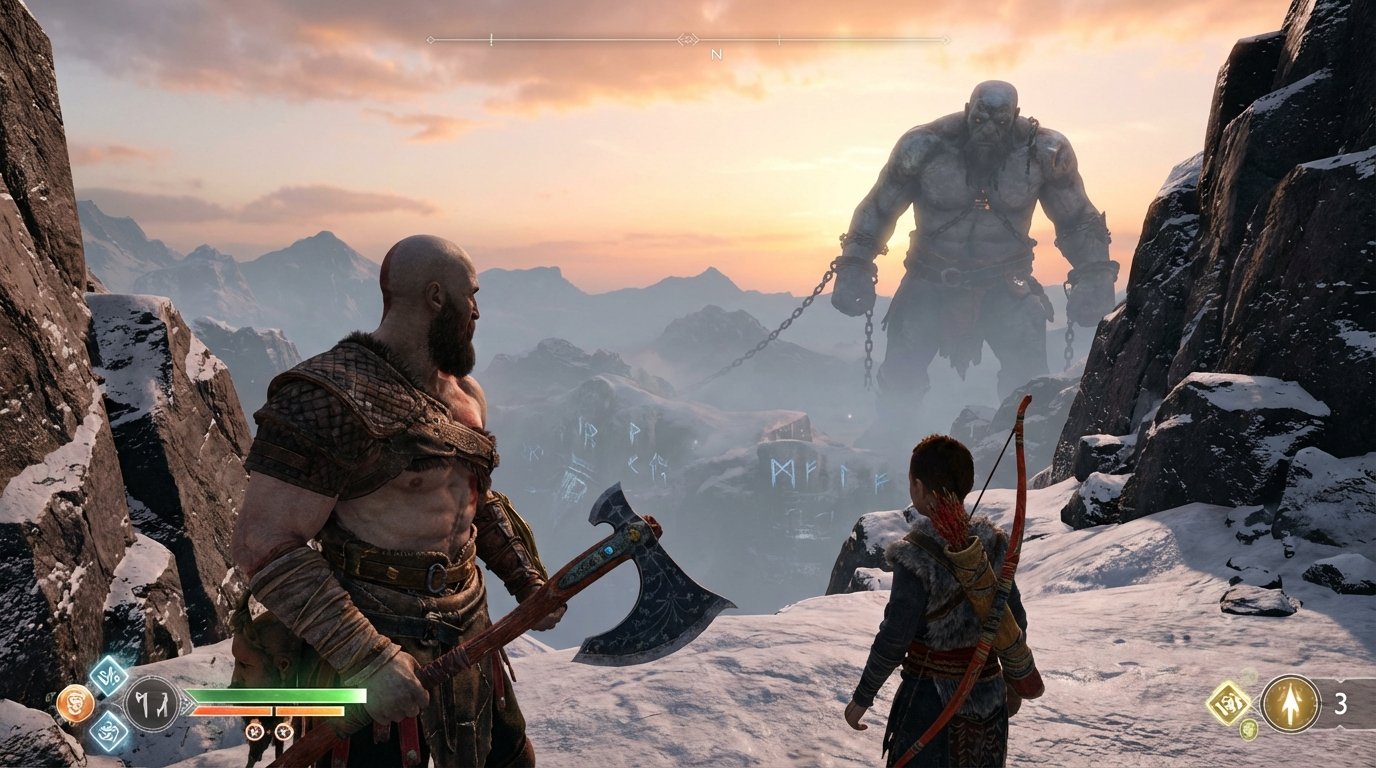Open the circular Leviathan Axe rune emblem
Image resolution: width=1376 pixels, height=768 pixels.
point(153,702)
